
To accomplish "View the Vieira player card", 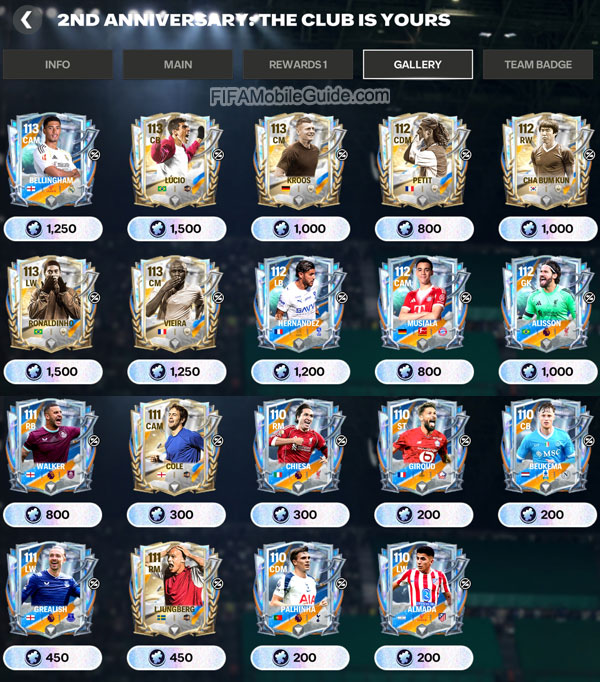I will coord(177,303).
